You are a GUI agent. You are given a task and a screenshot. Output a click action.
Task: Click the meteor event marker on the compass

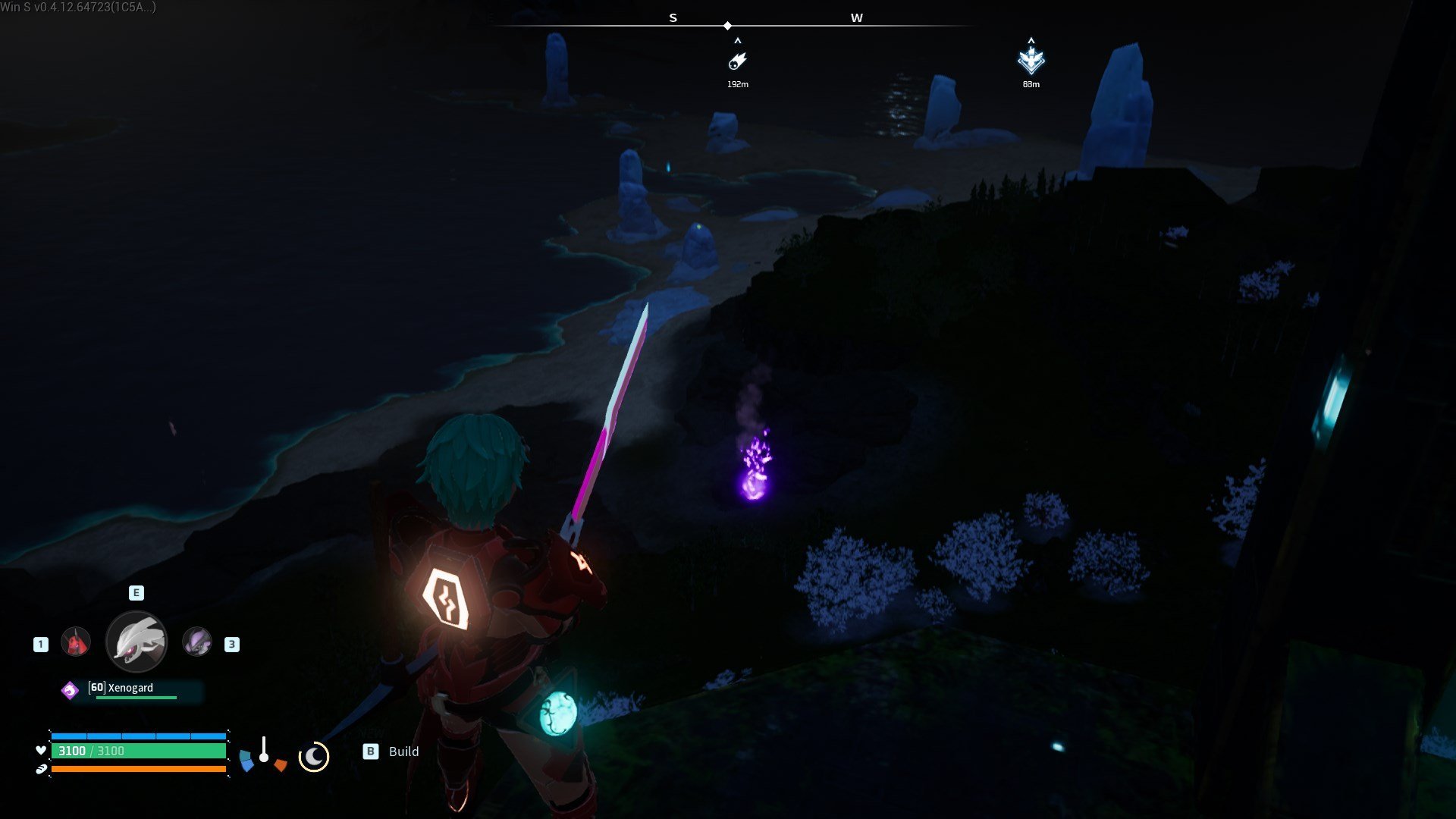738,60
